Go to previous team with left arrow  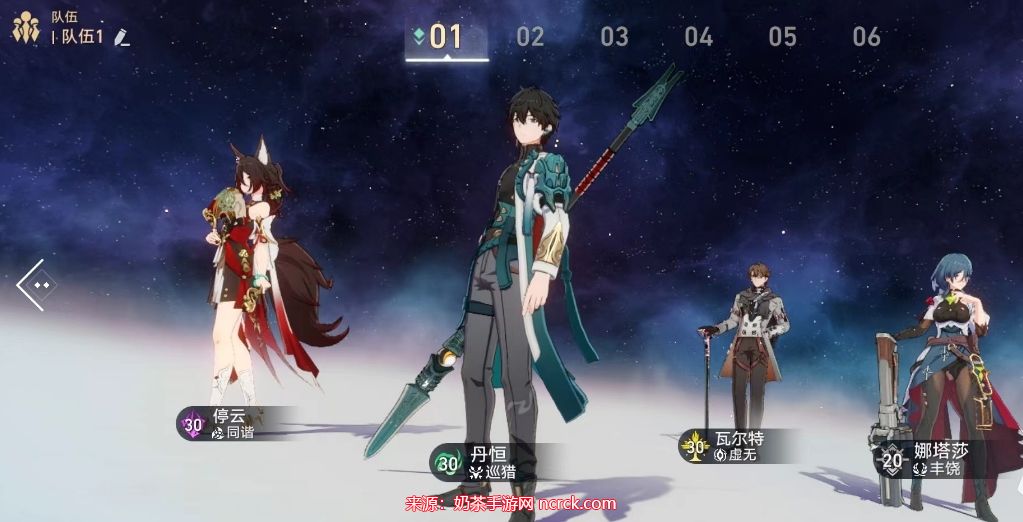click(x=36, y=285)
